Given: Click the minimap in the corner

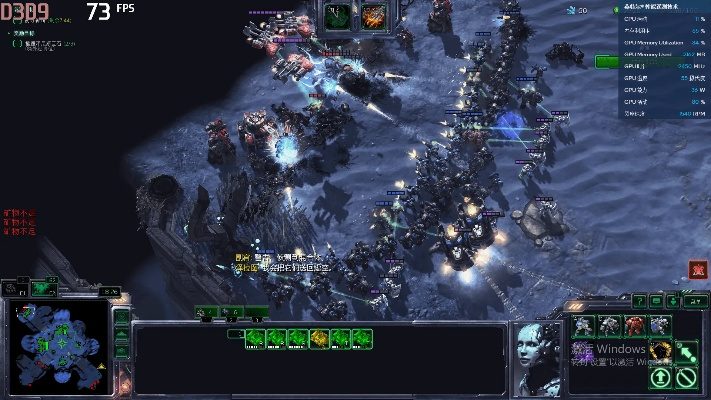Looking at the screenshot, I should (60, 339).
